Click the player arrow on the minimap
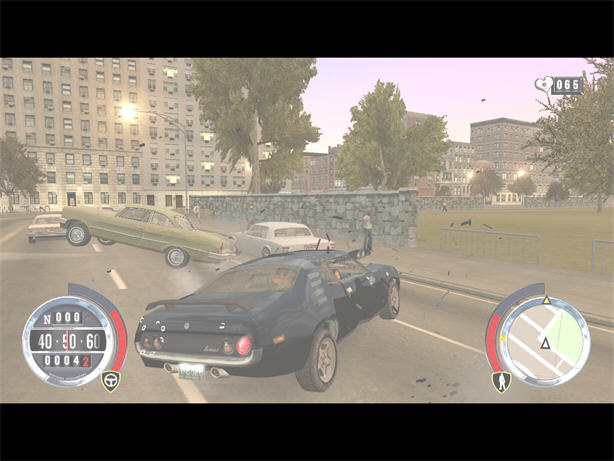The image size is (614, 461). coord(545,343)
